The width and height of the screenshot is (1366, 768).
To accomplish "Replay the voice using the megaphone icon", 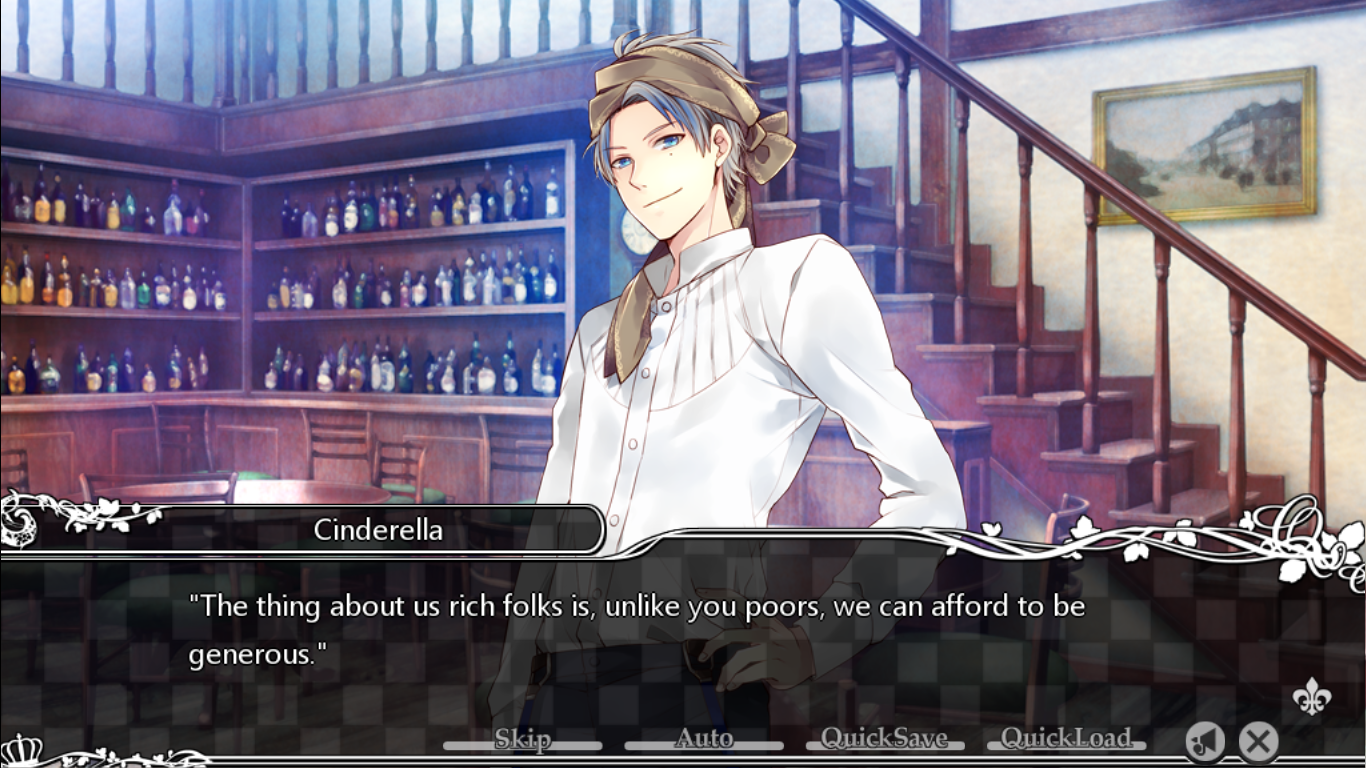I will pyautogui.click(x=1205, y=741).
